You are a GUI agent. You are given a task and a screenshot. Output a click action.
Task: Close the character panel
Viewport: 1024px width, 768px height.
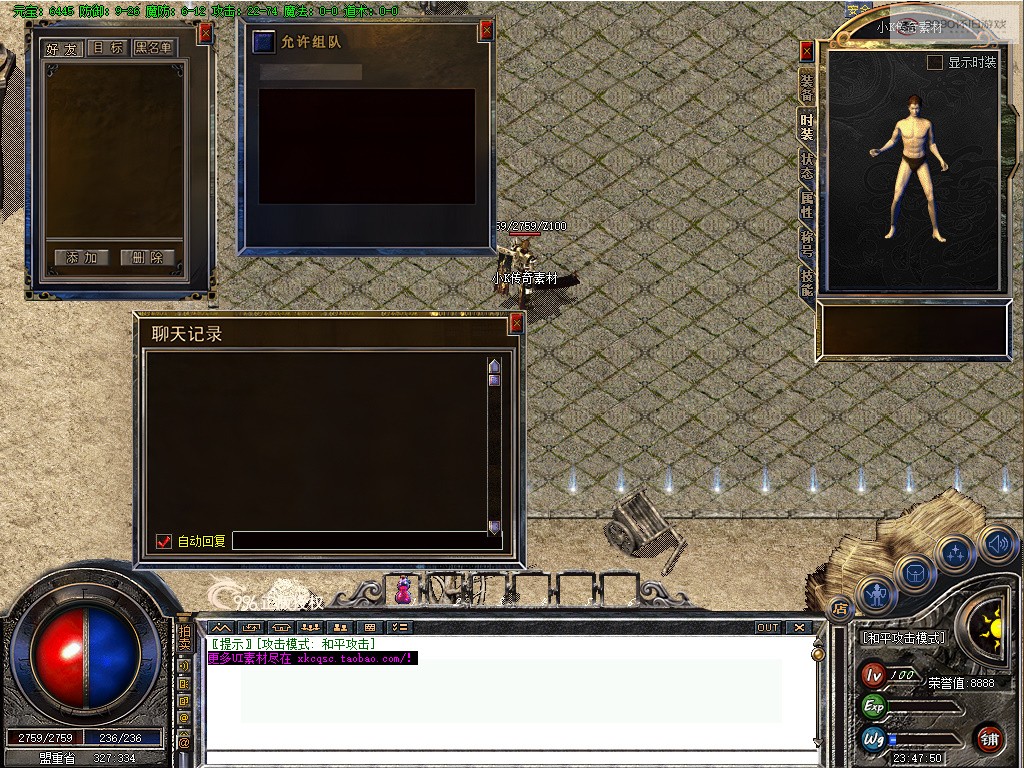click(x=807, y=51)
